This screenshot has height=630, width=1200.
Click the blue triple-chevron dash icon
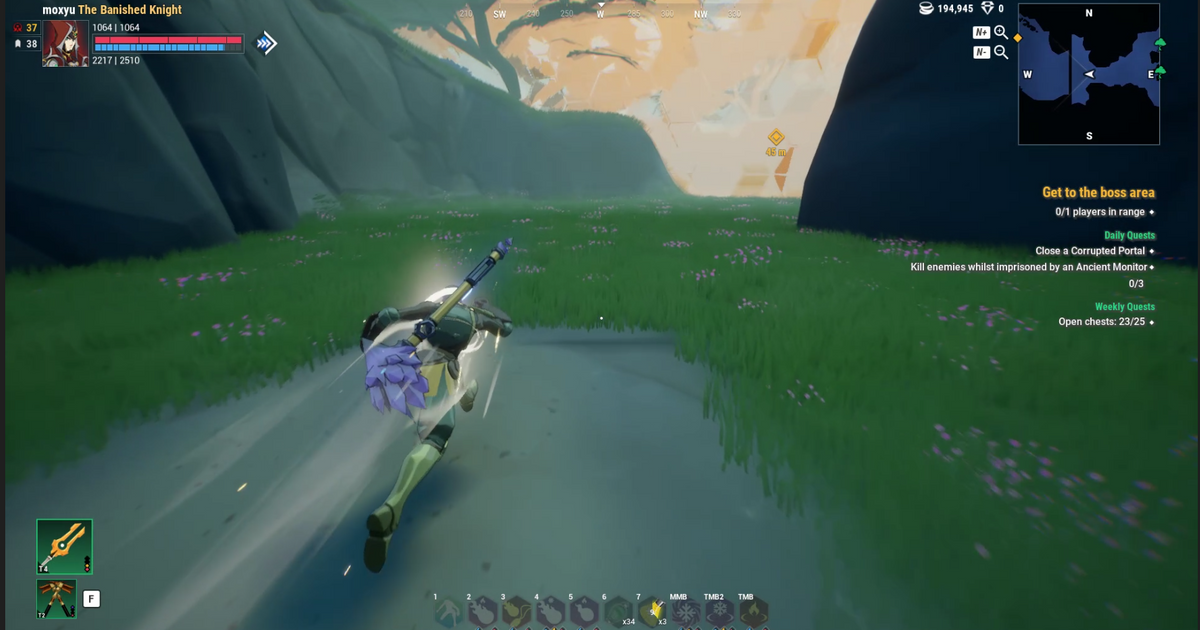coord(266,43)
